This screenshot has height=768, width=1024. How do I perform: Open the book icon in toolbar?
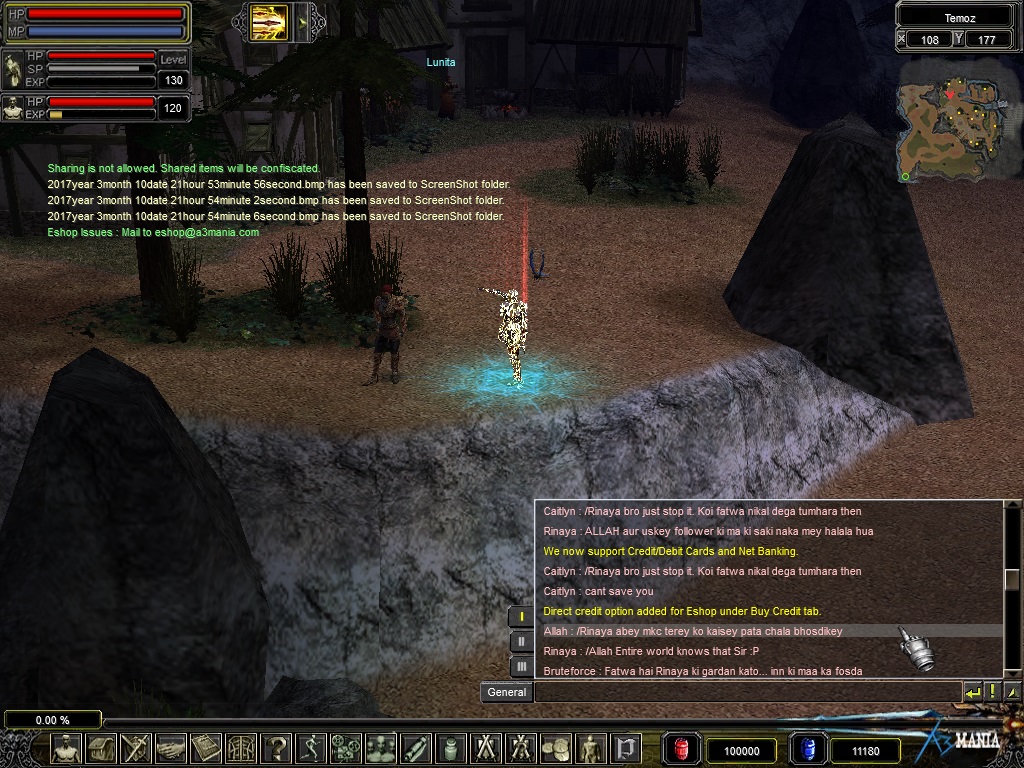205,748
